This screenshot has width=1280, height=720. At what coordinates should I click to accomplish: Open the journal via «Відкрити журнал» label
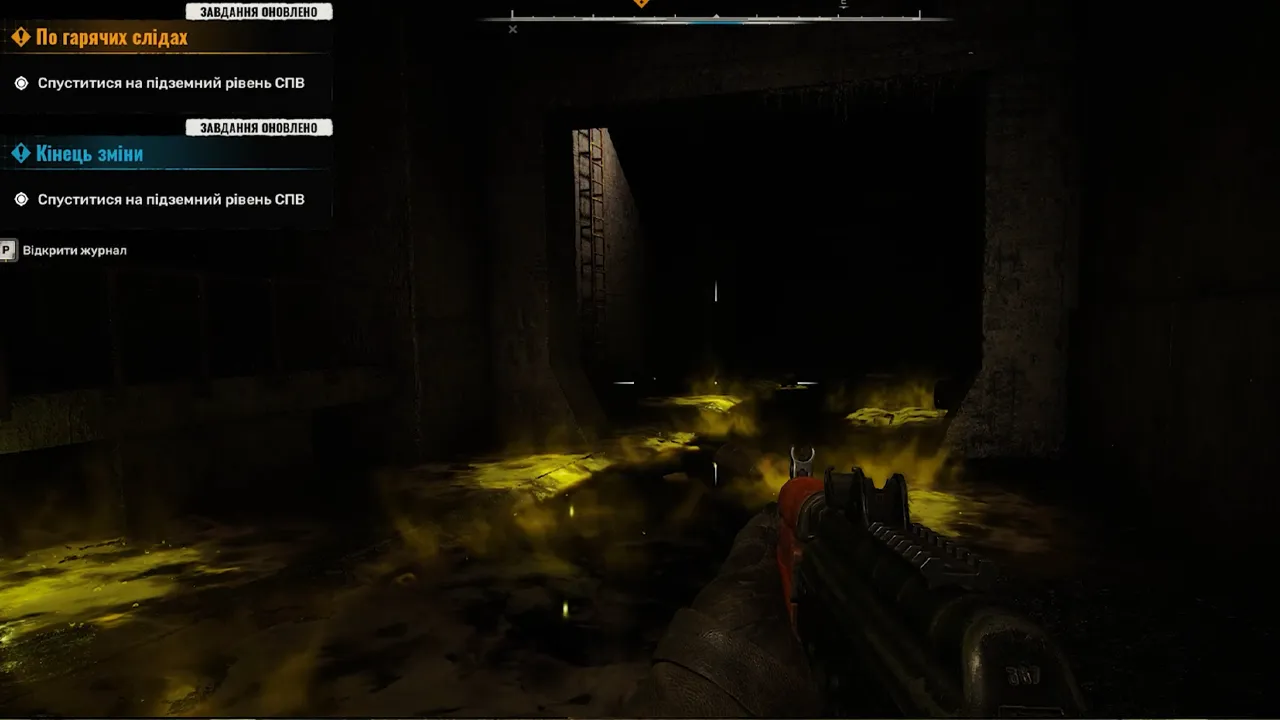(x=74, y=250)
